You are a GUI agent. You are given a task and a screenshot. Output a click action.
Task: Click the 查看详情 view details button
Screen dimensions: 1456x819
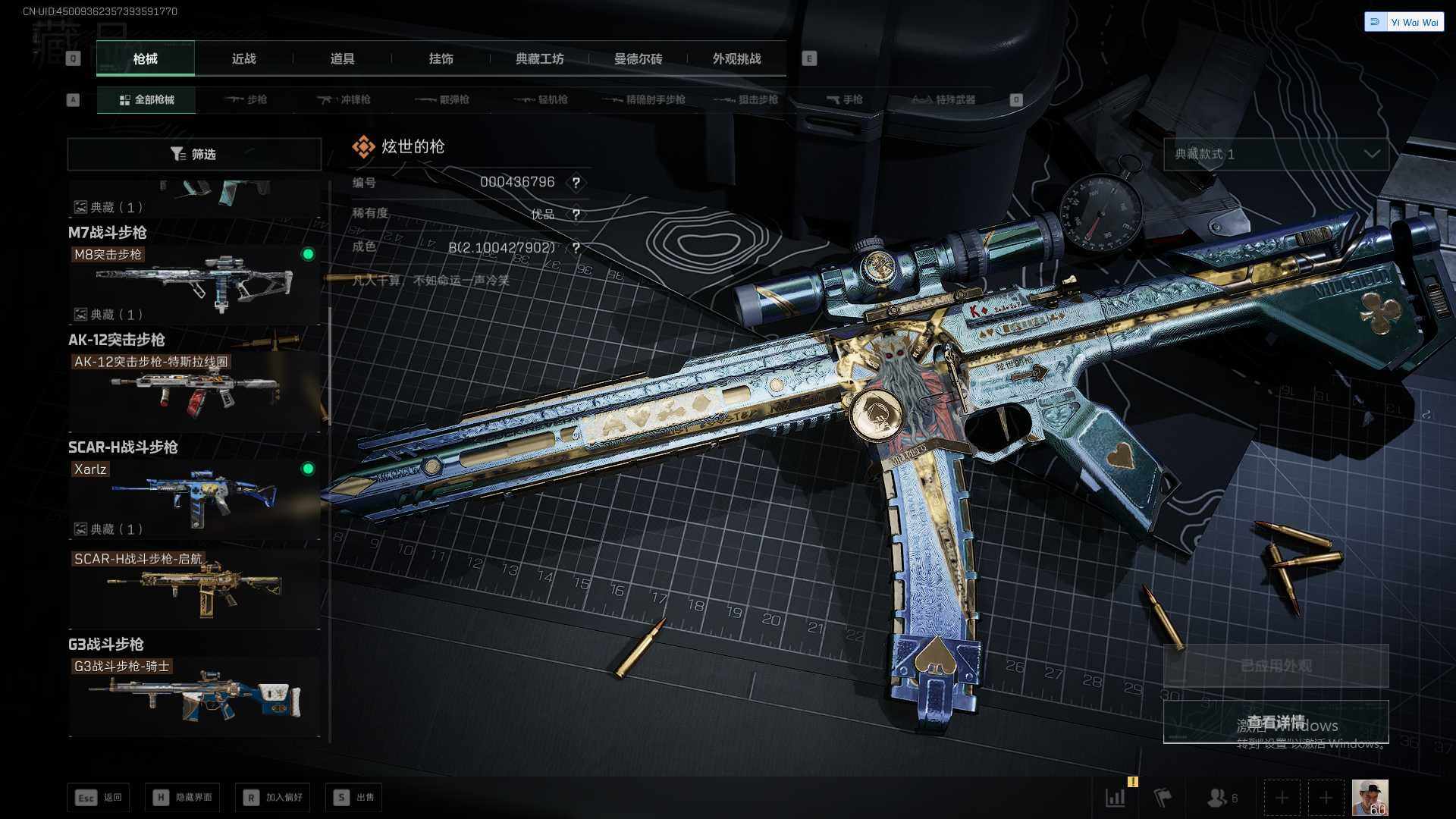pyautogui.click(x=1276, y=722)
